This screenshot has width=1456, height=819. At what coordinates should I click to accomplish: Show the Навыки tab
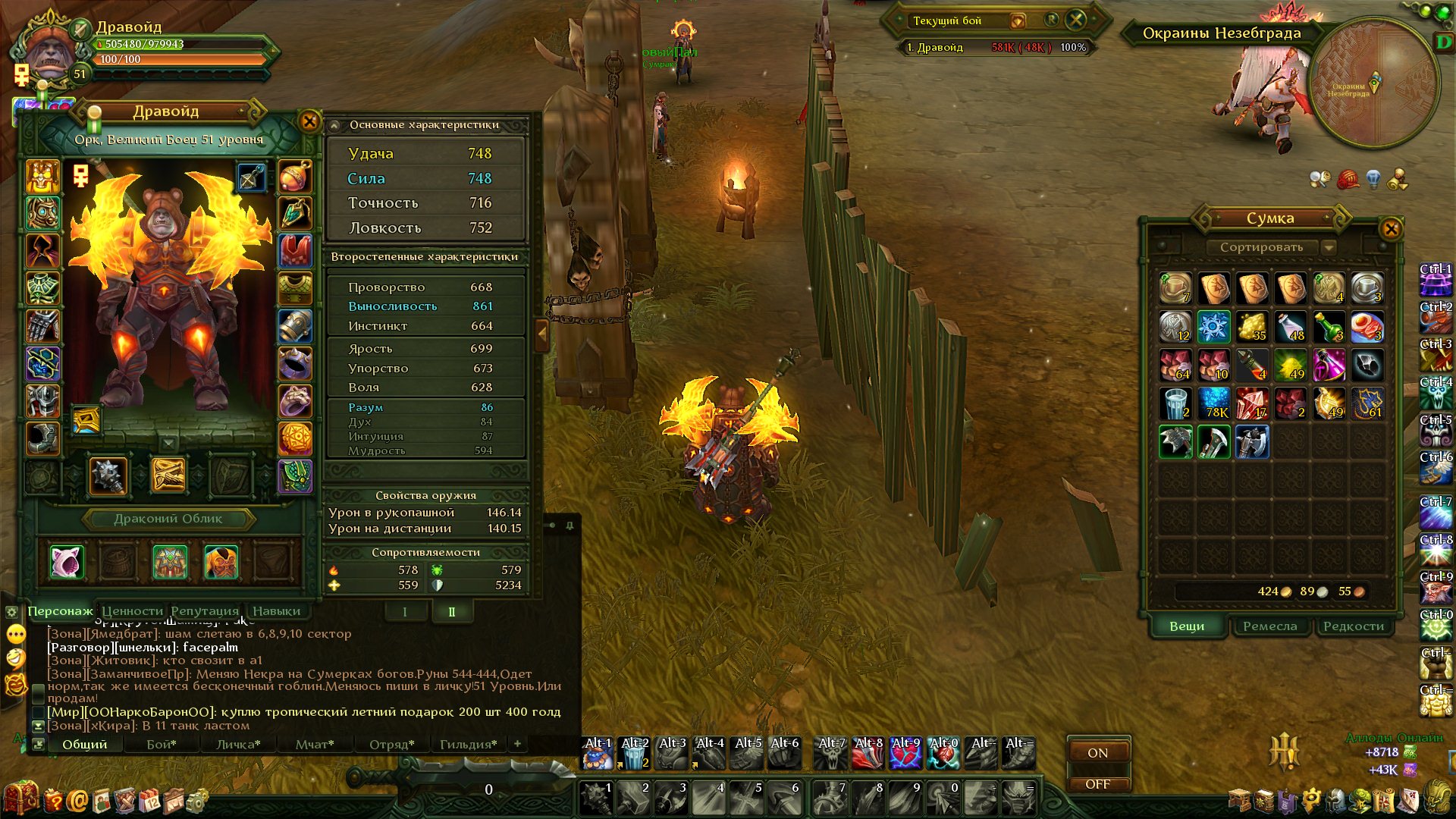(x=276, y=610)
